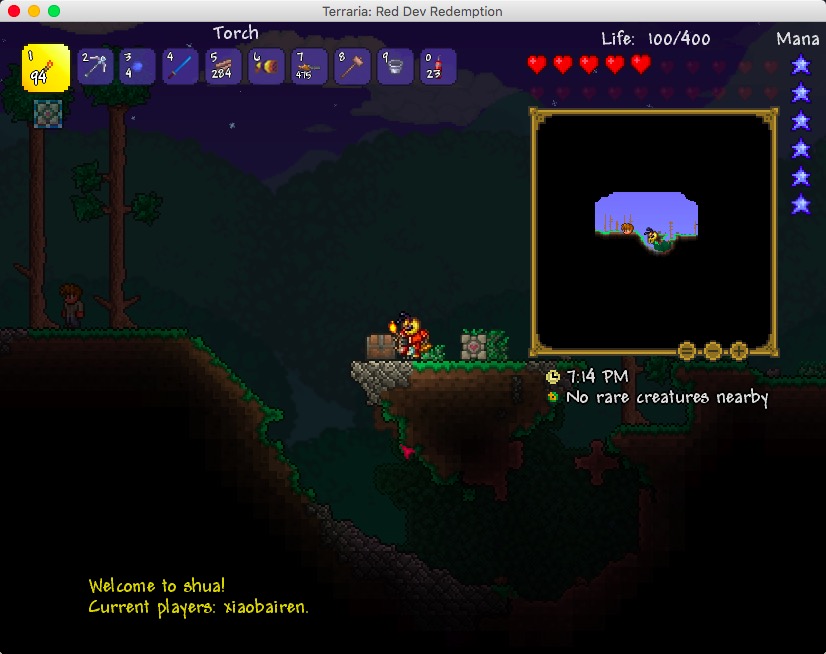Zoom in the minimap with plus button

pos(739,351)
